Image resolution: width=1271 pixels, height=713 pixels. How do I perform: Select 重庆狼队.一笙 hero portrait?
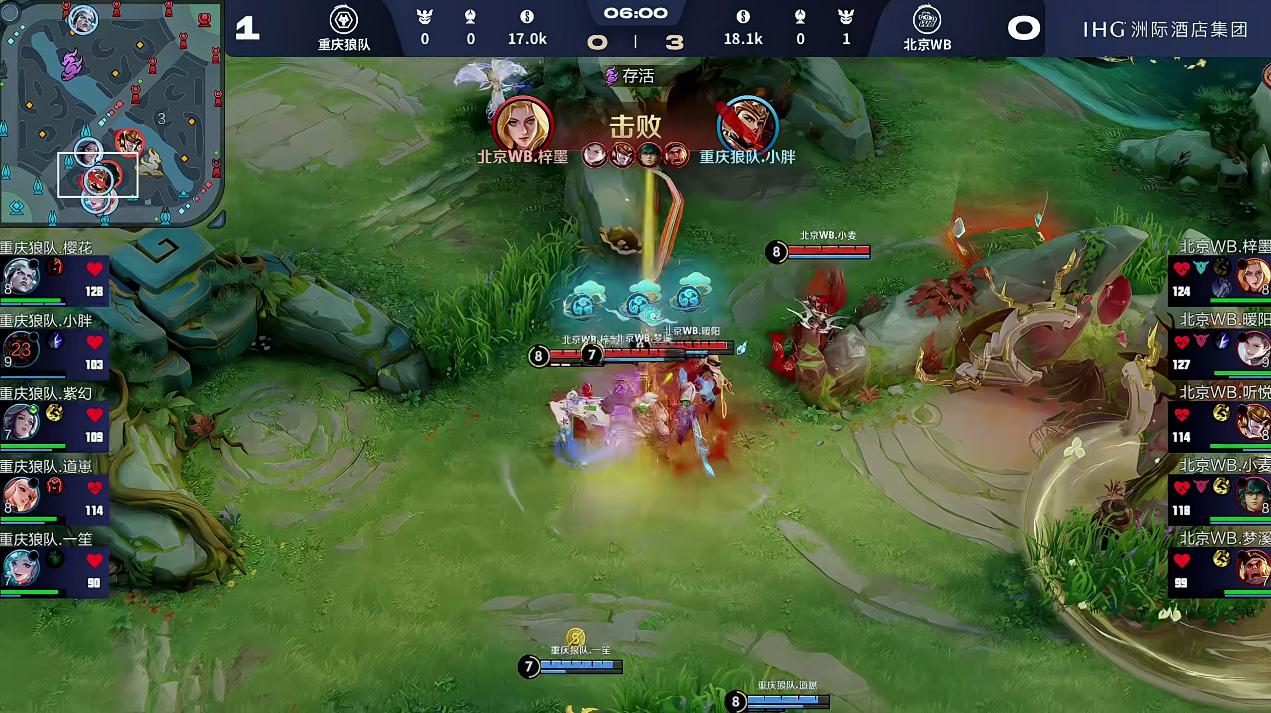click(x=20, y=566)
